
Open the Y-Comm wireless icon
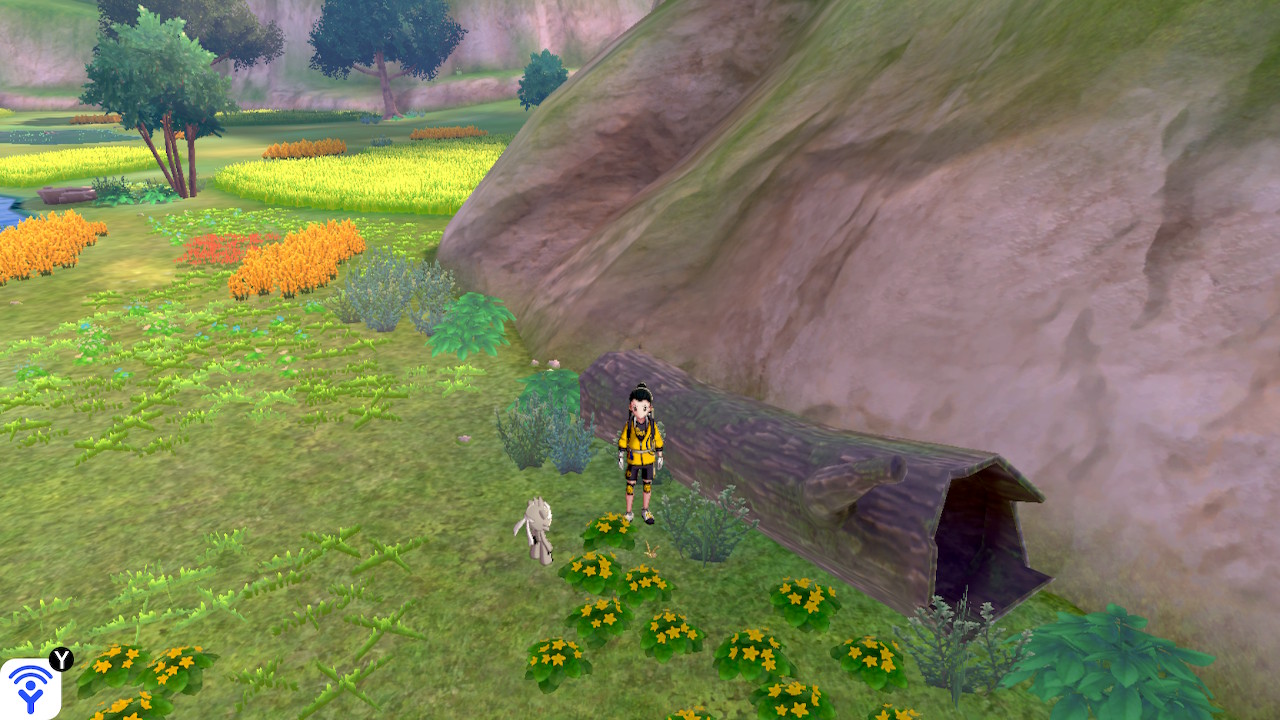(x=30, y=688)
